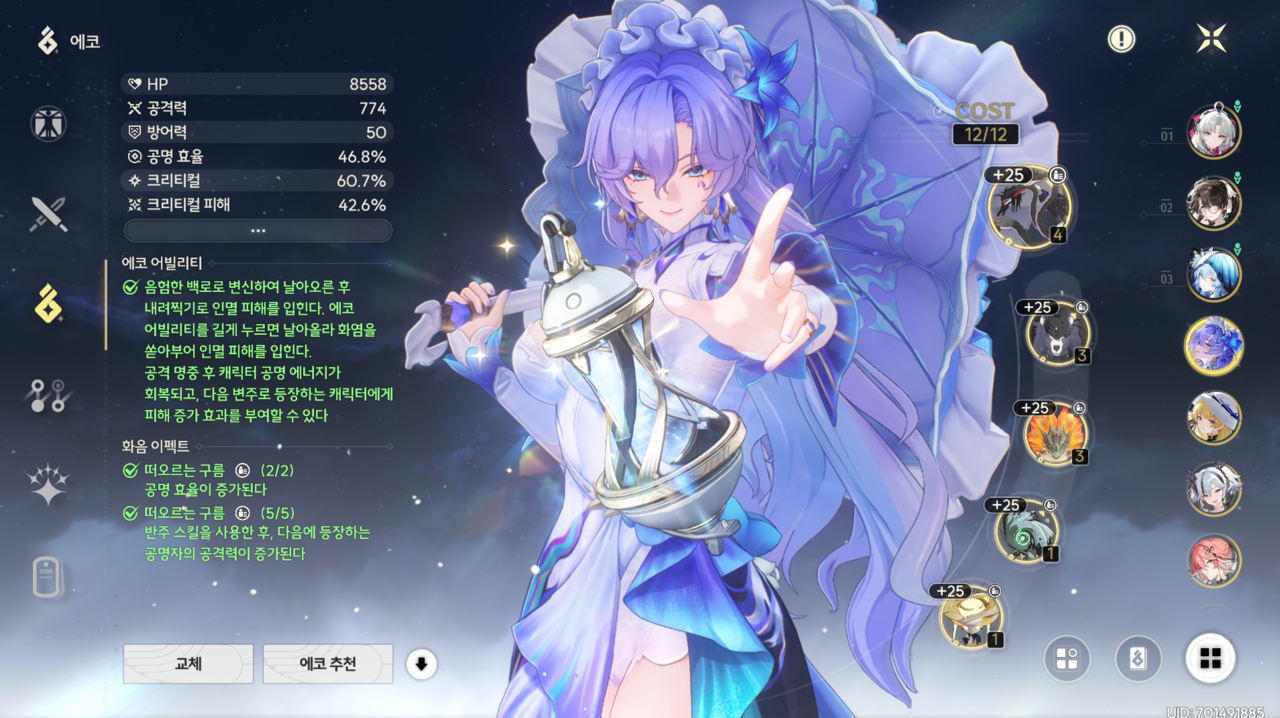Select the yellow straw-hat cost 1 echo
Screen dimensions: 1280x718
coord(971,618)
